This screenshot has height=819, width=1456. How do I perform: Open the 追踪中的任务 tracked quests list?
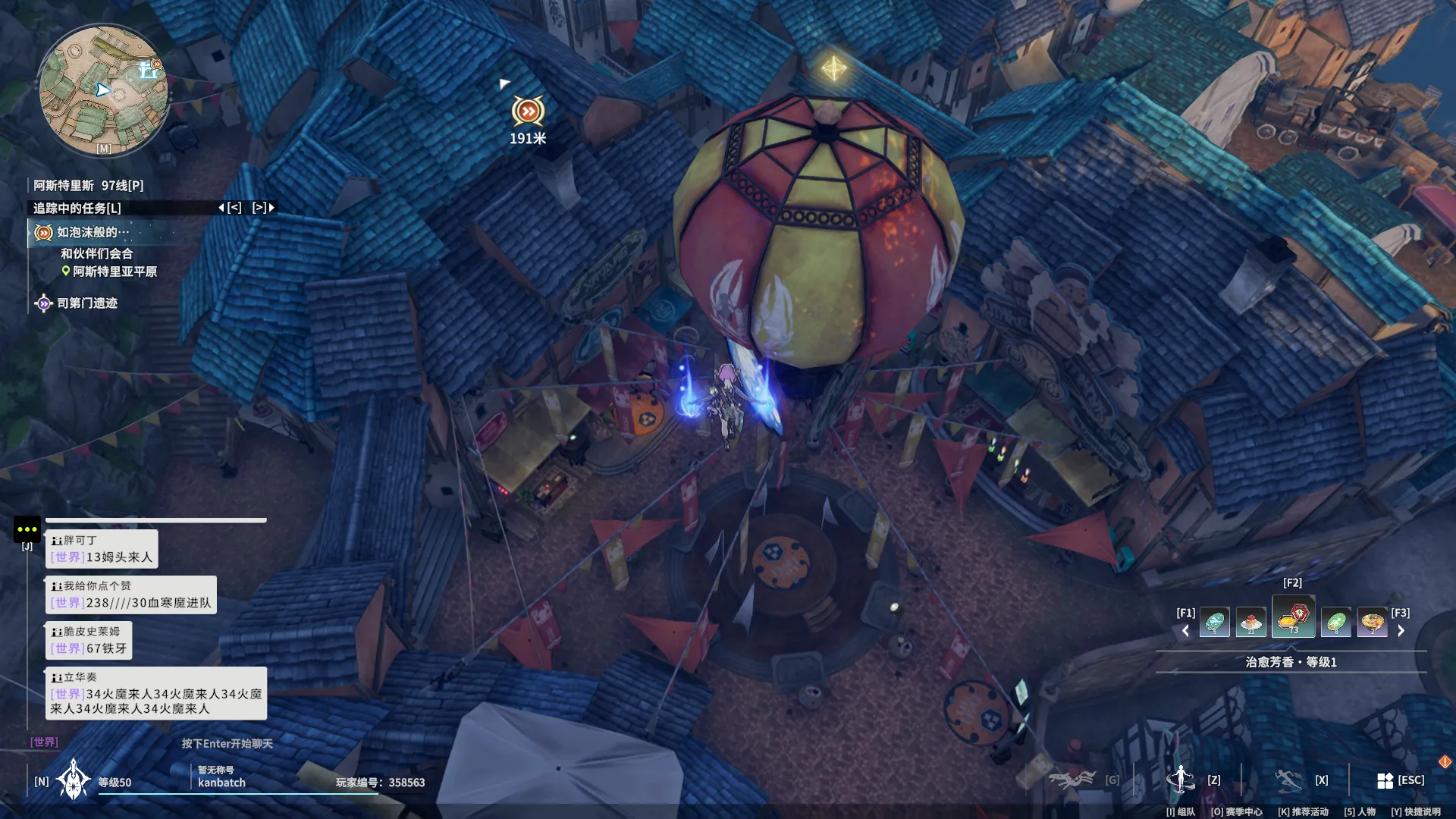coord(77,208)
